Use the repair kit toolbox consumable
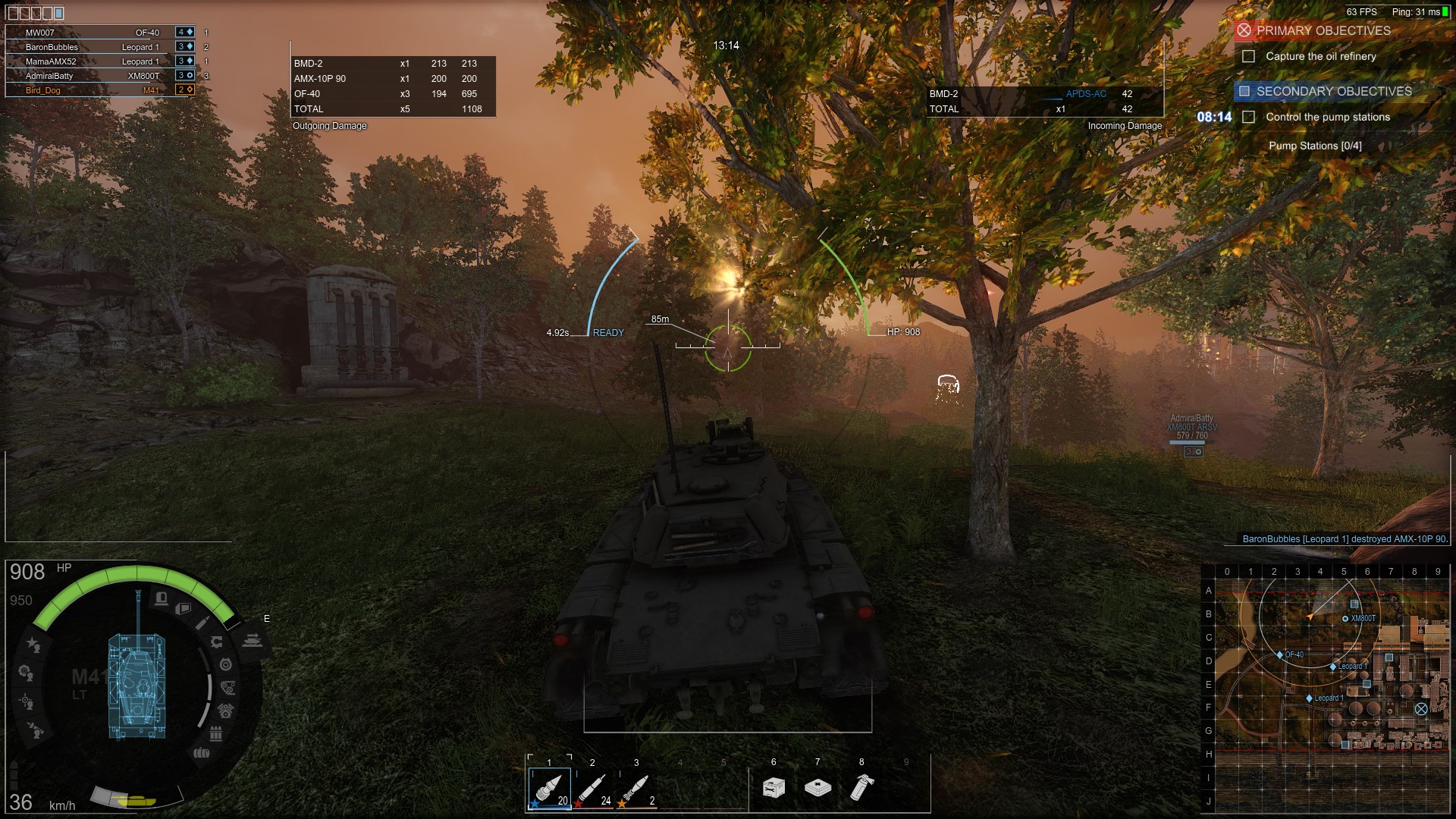Image resolution: width=1456 pixels, height=819 pixels. coord(773,788)
